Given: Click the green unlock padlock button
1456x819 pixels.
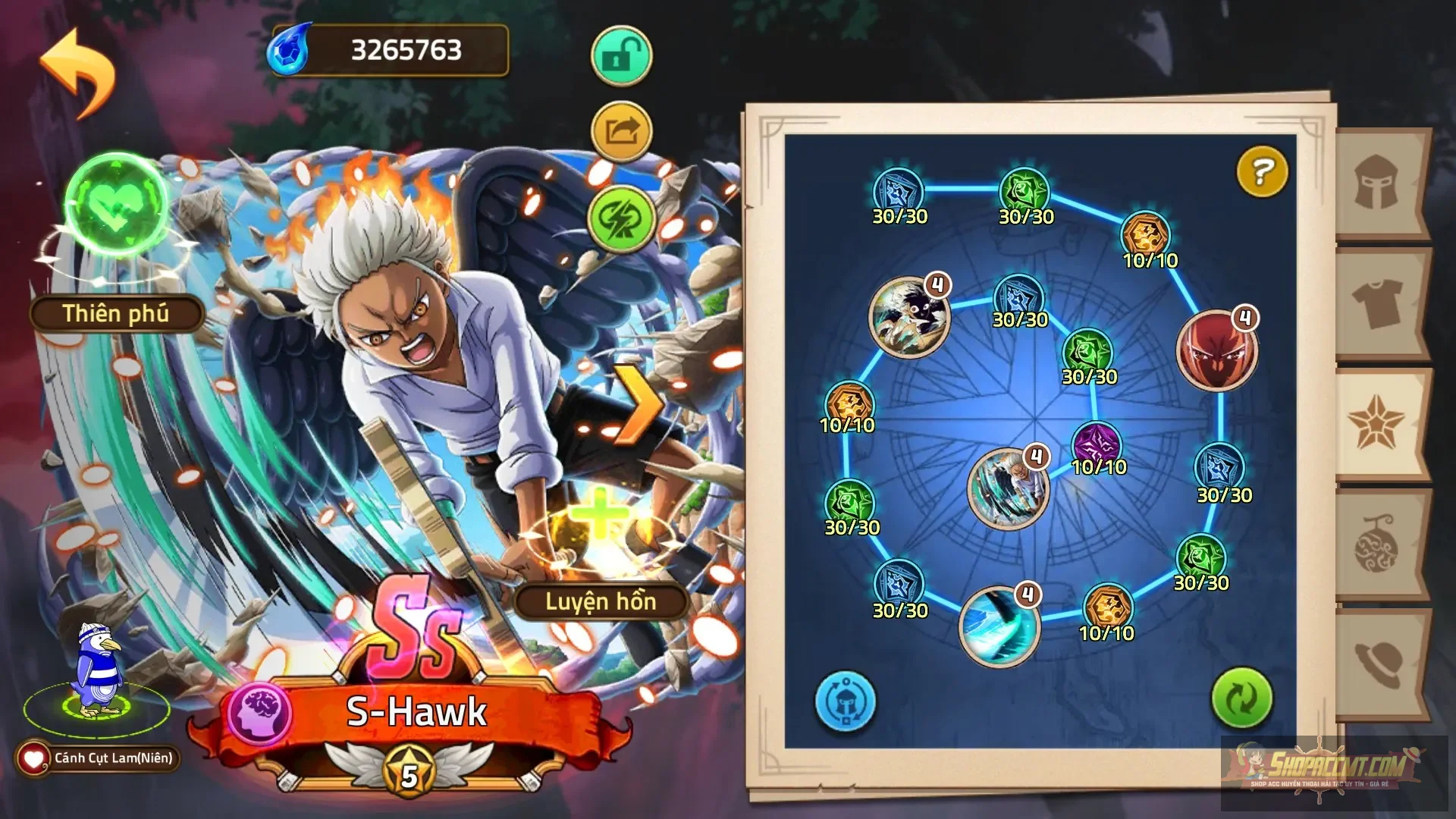Looking at the screenshot, I should (x=621, y=56).
